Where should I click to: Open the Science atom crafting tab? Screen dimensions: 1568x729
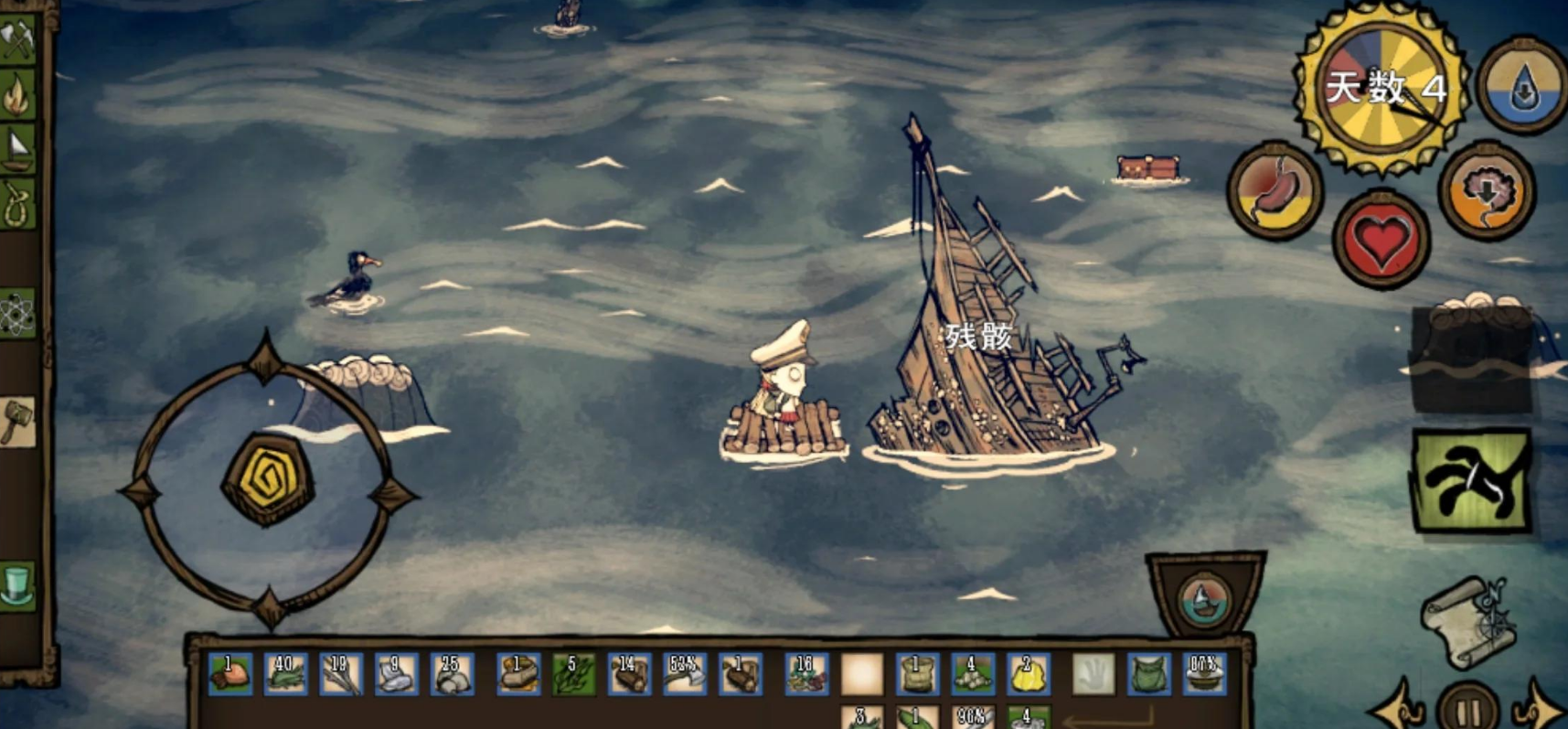tap(16, 316)
